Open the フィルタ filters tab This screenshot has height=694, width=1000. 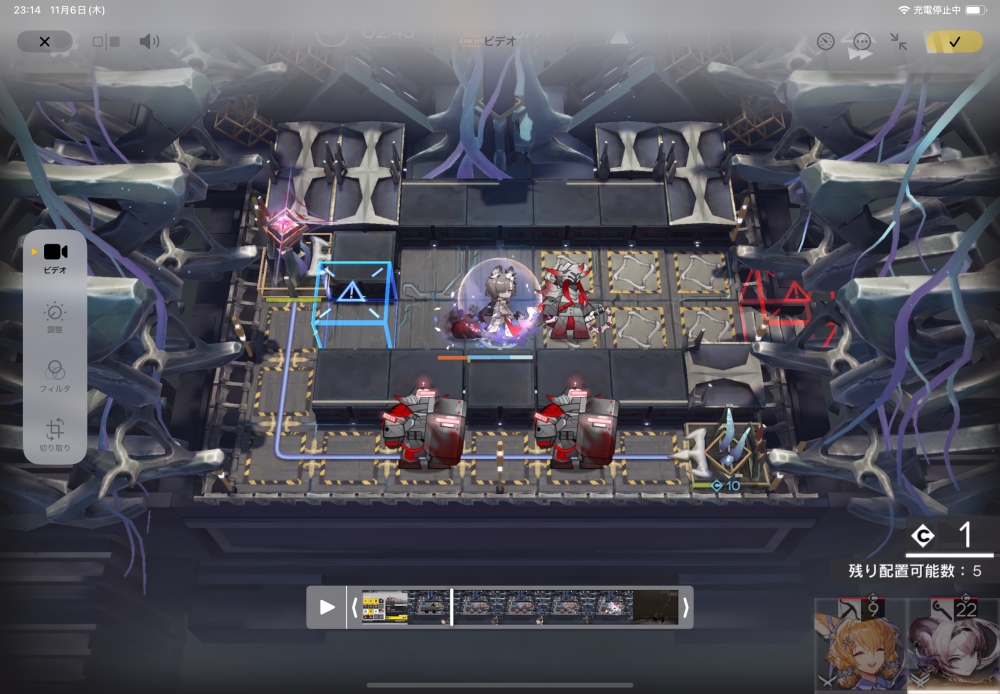click(55, 376)
